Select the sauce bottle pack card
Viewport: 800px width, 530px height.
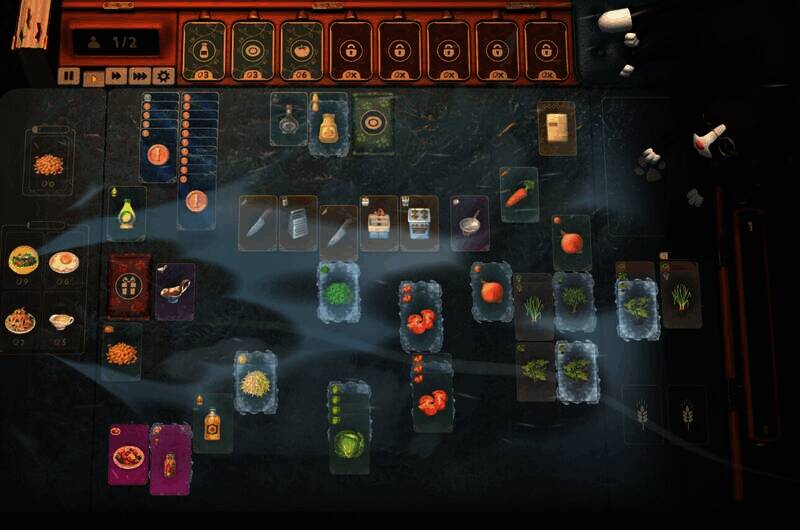pyautogui.click(x=205, y=50)
